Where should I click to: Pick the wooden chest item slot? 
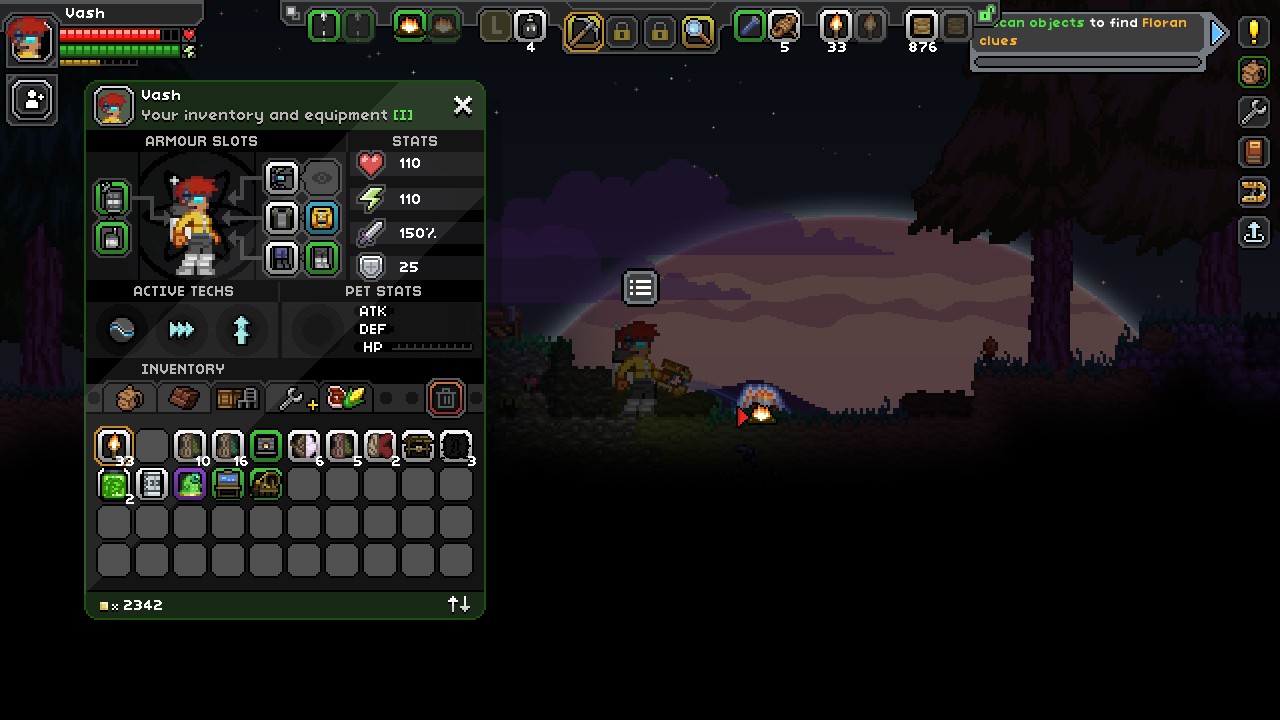click(418, 446)
